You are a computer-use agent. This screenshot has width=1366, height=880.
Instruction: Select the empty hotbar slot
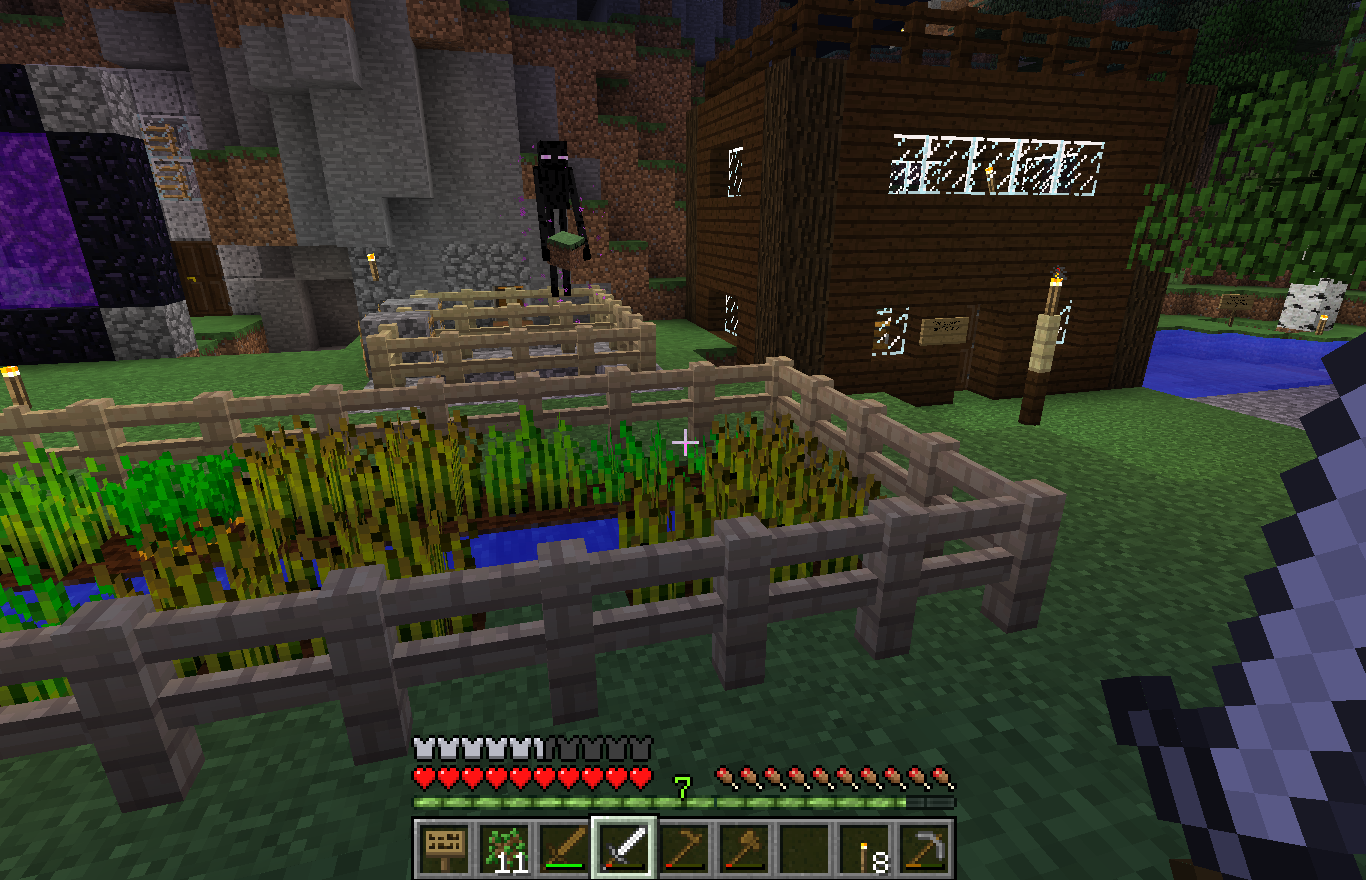(x=804, y=848)
